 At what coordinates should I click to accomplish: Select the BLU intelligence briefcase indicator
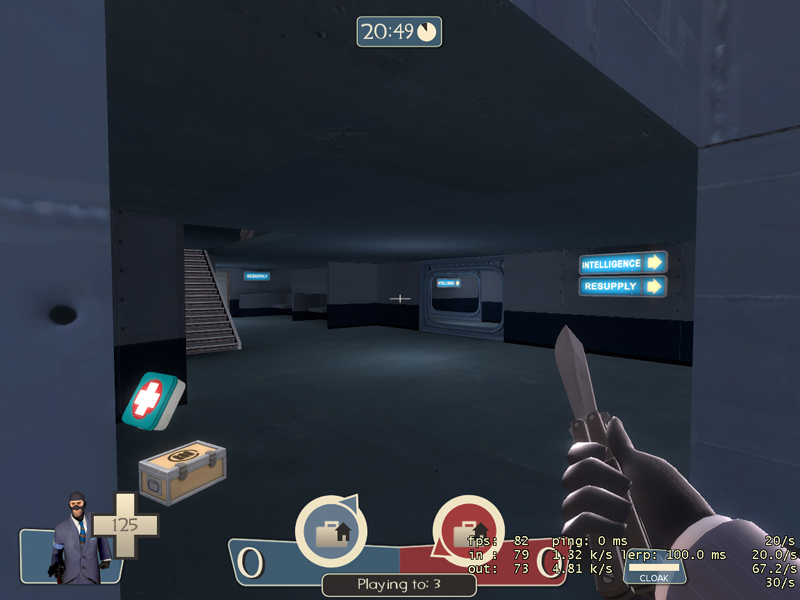point(331,531)
